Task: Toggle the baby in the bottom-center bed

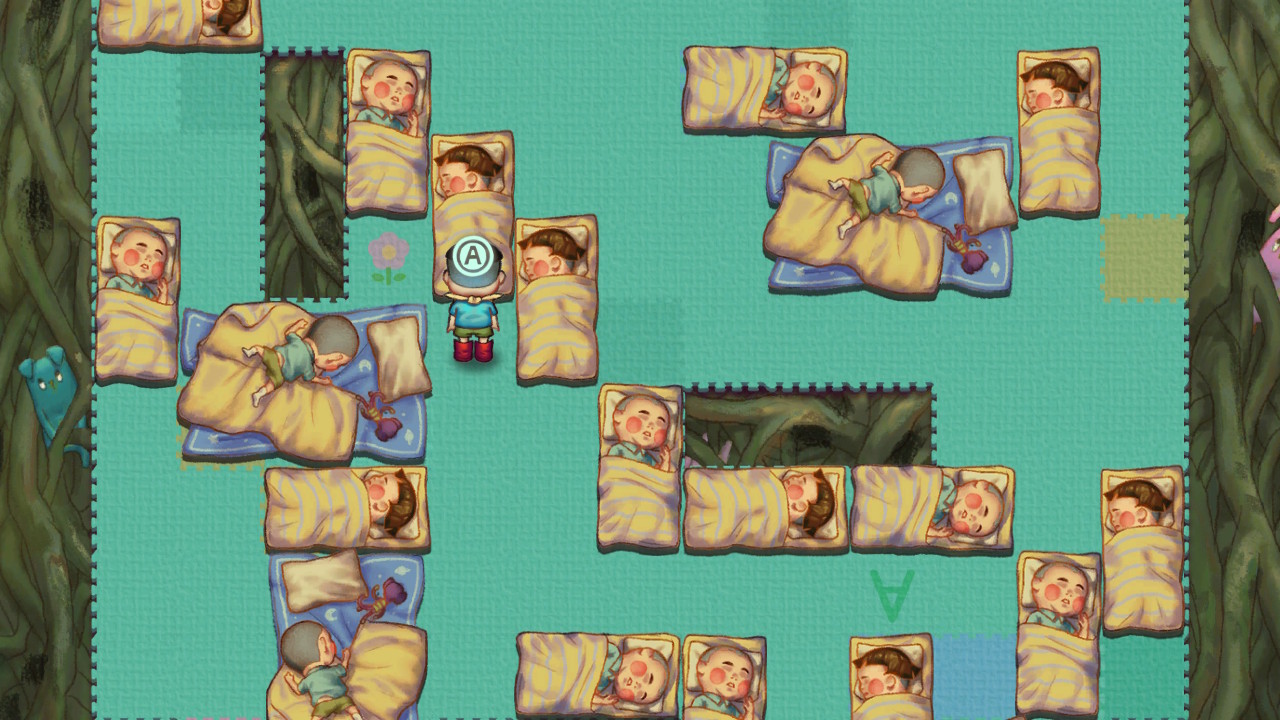Action: pos(640,675)
